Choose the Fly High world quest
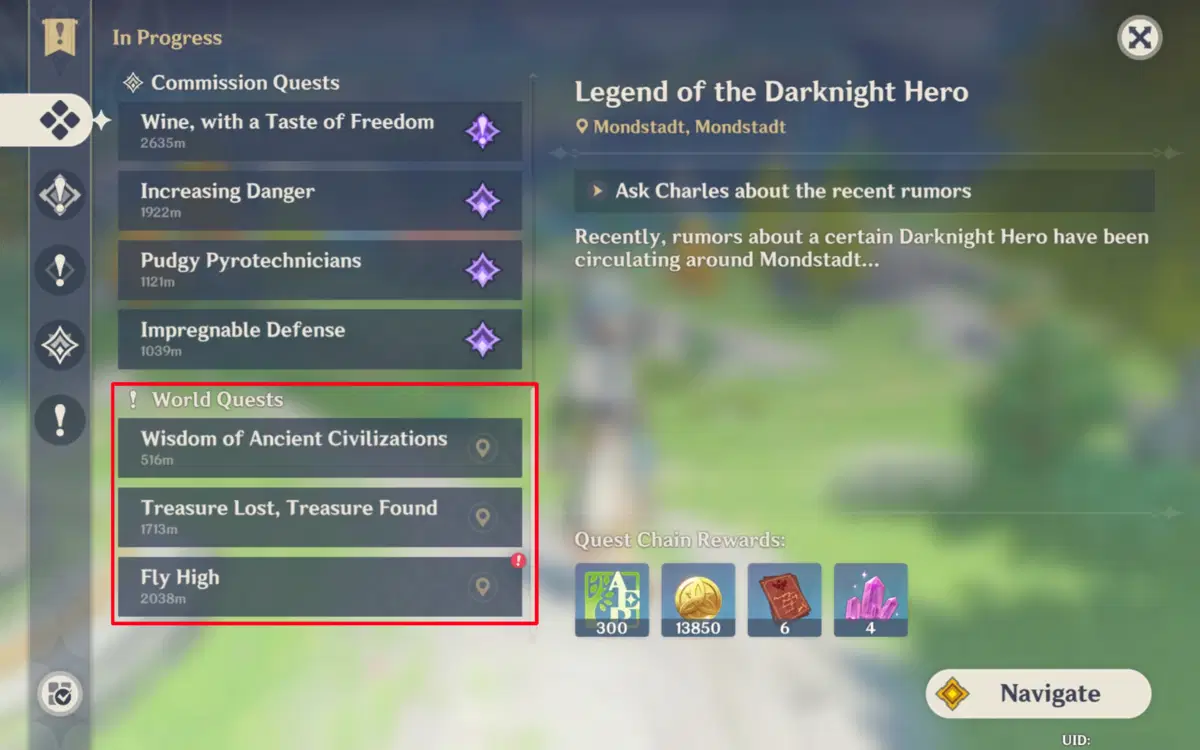This screenshot has height=750, width=1200. point(300,587)
